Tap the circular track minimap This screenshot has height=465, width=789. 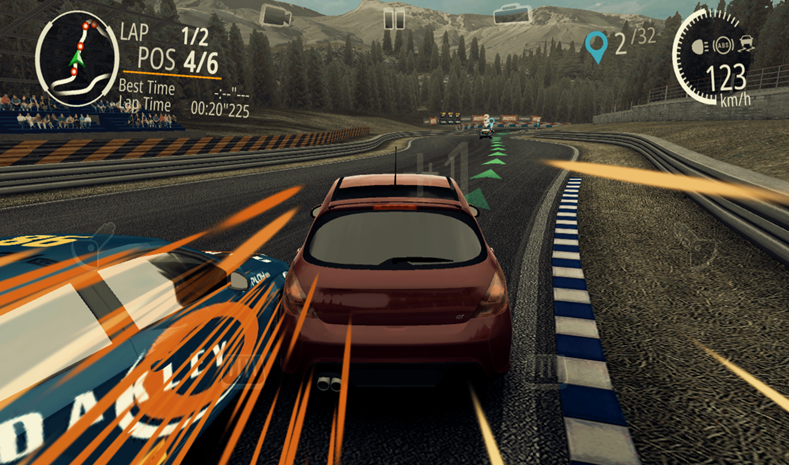(76, 56)
